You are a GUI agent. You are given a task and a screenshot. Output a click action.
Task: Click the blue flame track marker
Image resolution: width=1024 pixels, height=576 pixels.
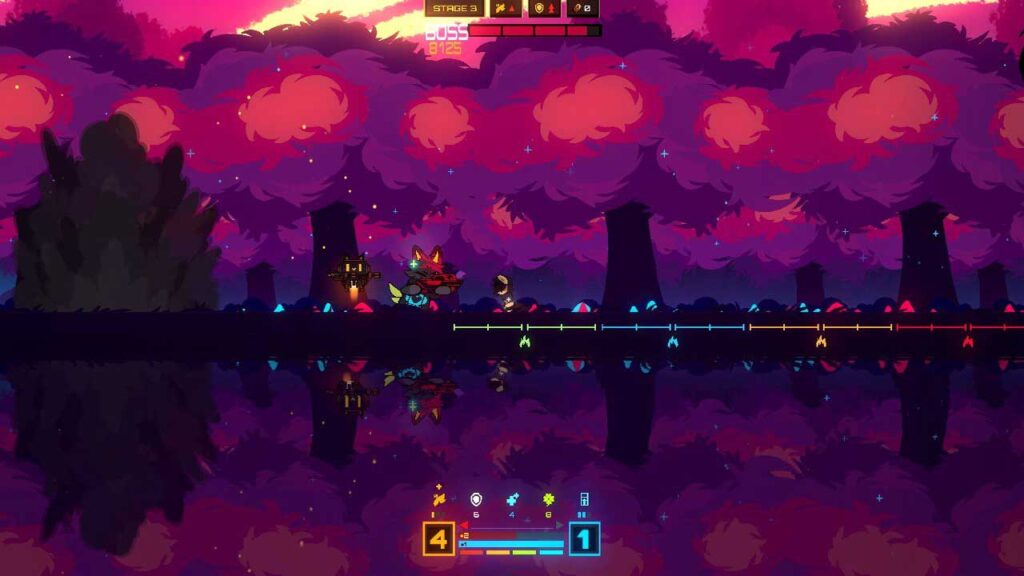pyautogui.click(x=673, y=342)
